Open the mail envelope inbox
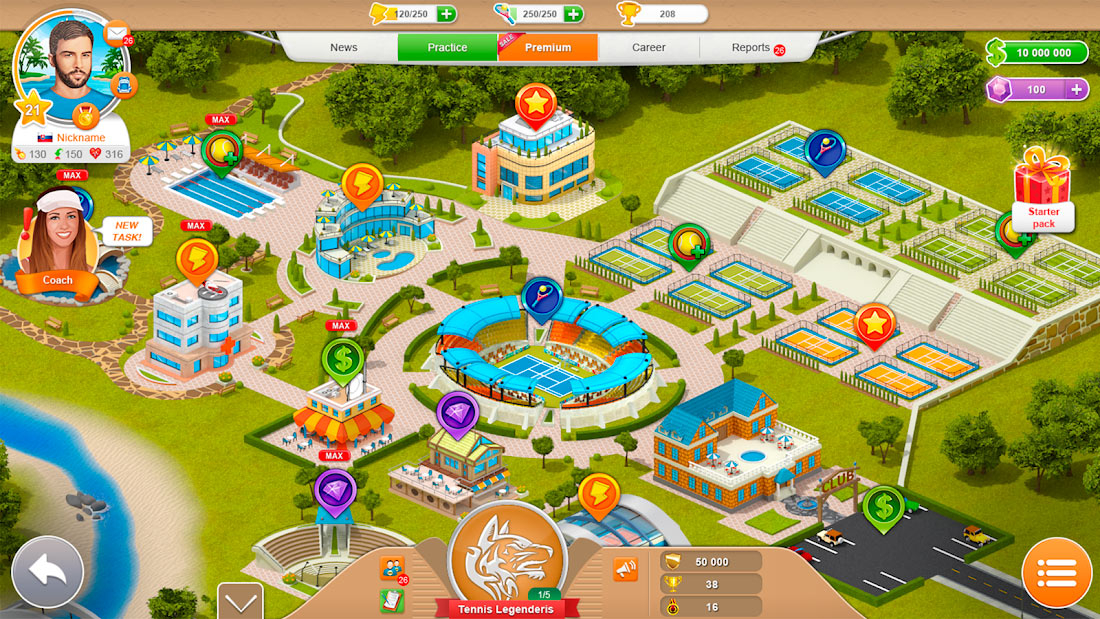The height and width of the screenshot is (619, 1100). (117, 33)
